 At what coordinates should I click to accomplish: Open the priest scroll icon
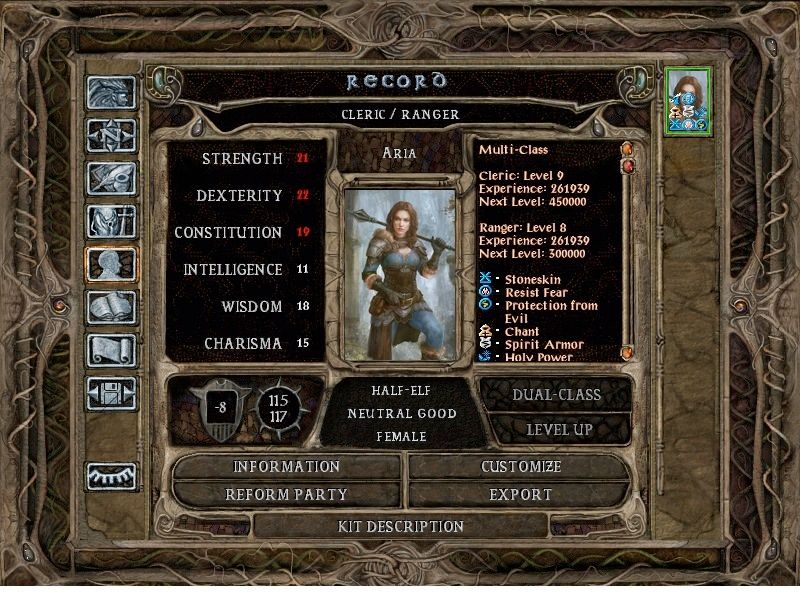[110, 349]
